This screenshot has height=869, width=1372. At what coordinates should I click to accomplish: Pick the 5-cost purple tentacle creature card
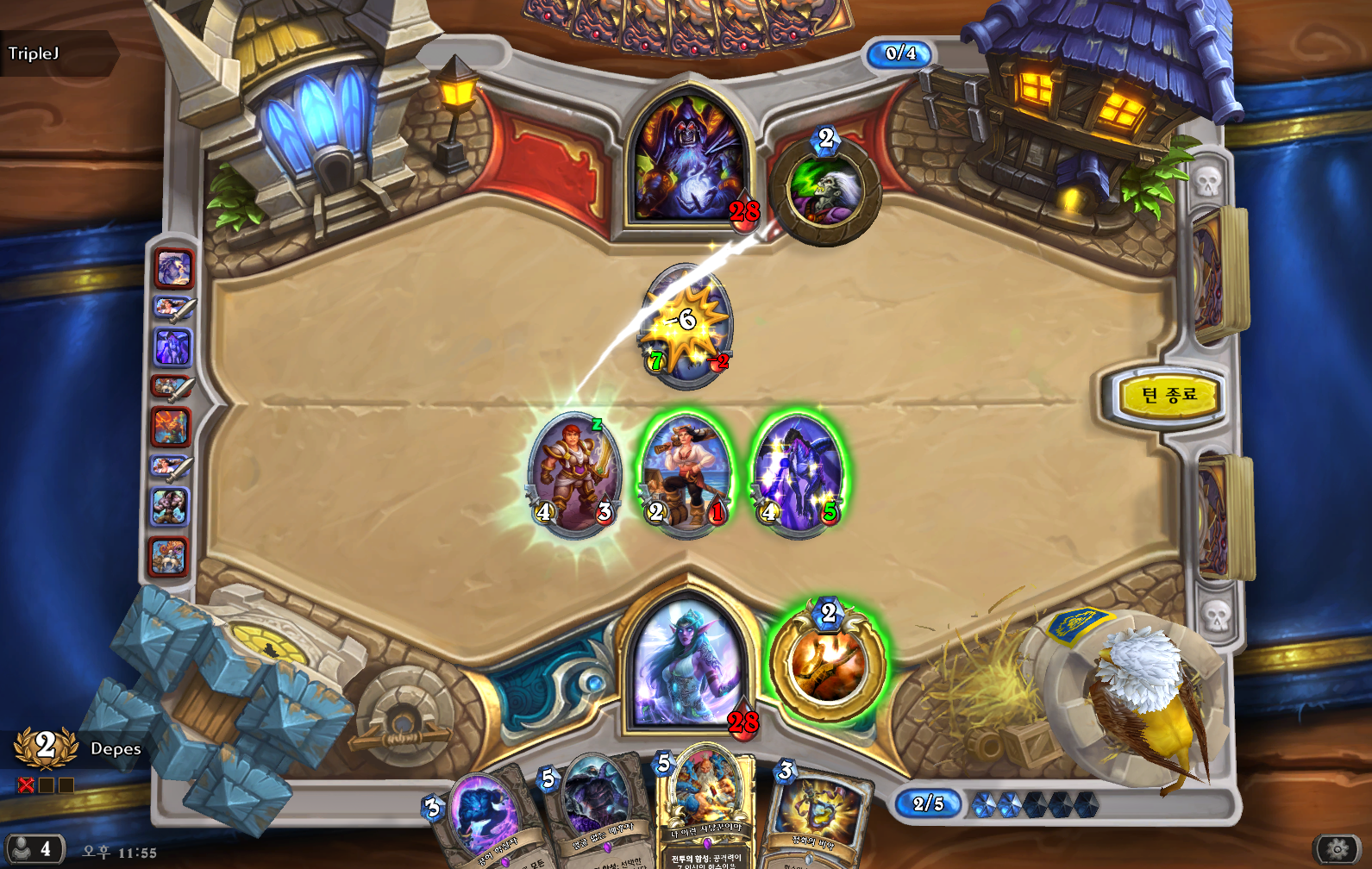pos(595,810)
